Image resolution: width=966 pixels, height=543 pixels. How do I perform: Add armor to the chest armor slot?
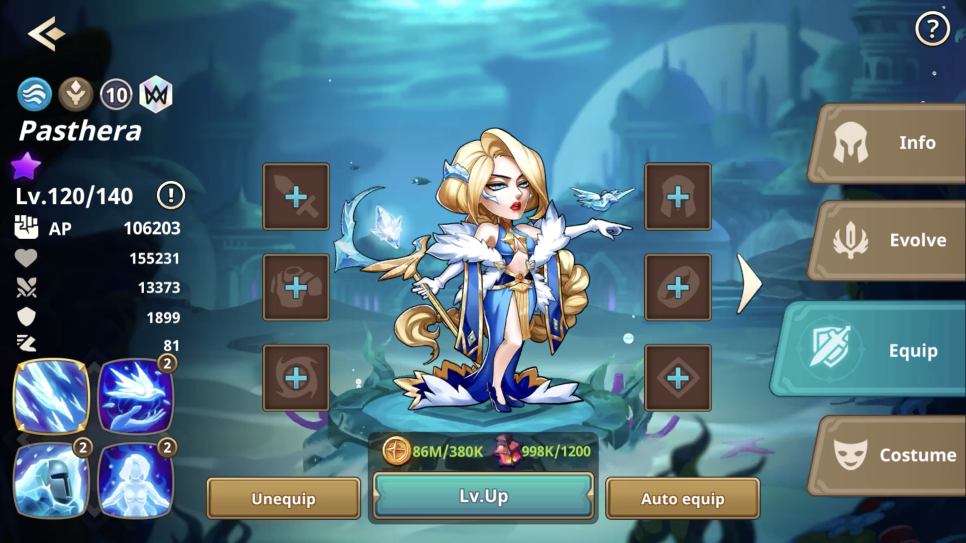[296, 288]
